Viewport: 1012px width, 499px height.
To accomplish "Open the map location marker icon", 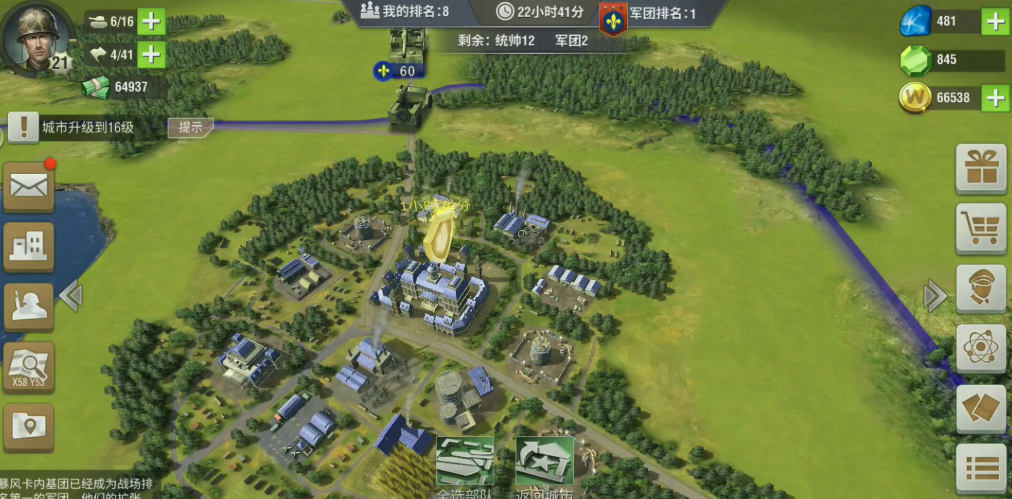I will point(28,427).
